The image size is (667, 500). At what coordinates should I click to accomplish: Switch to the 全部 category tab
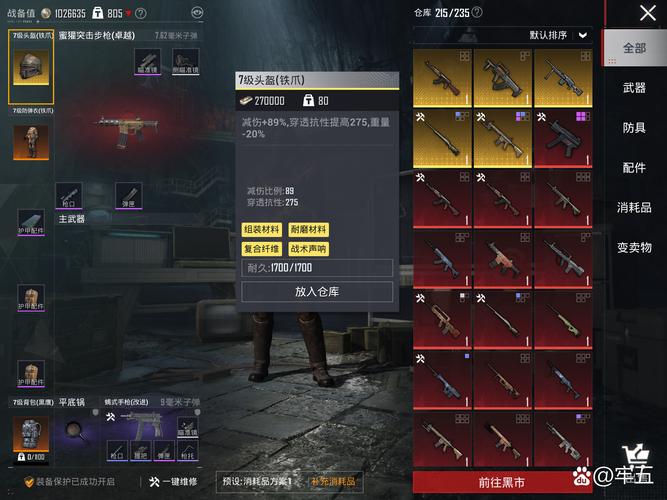tap(634, 48)
